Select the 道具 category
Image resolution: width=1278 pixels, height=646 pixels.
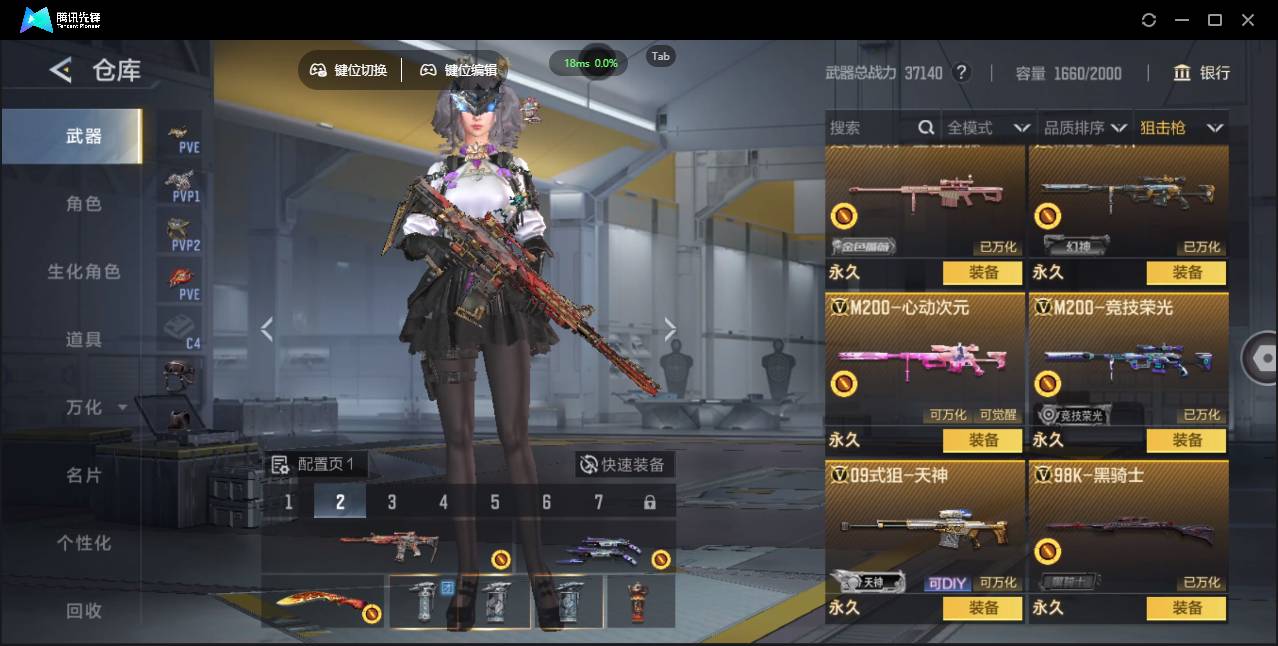(x=84, y=340)
